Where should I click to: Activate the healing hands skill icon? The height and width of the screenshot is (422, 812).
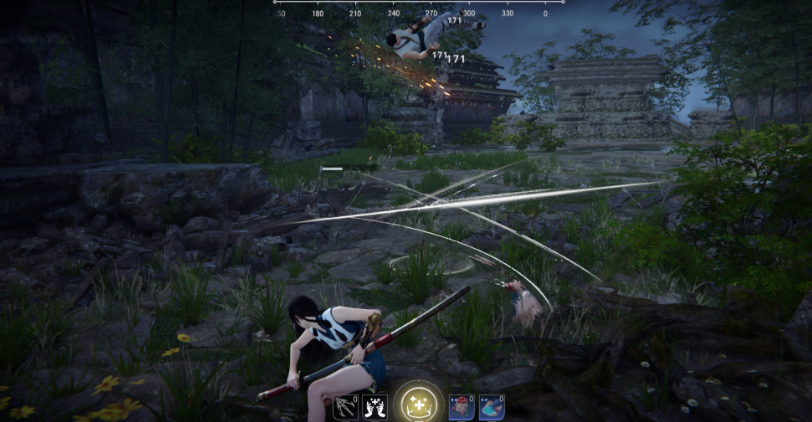(x=375, y=406)
